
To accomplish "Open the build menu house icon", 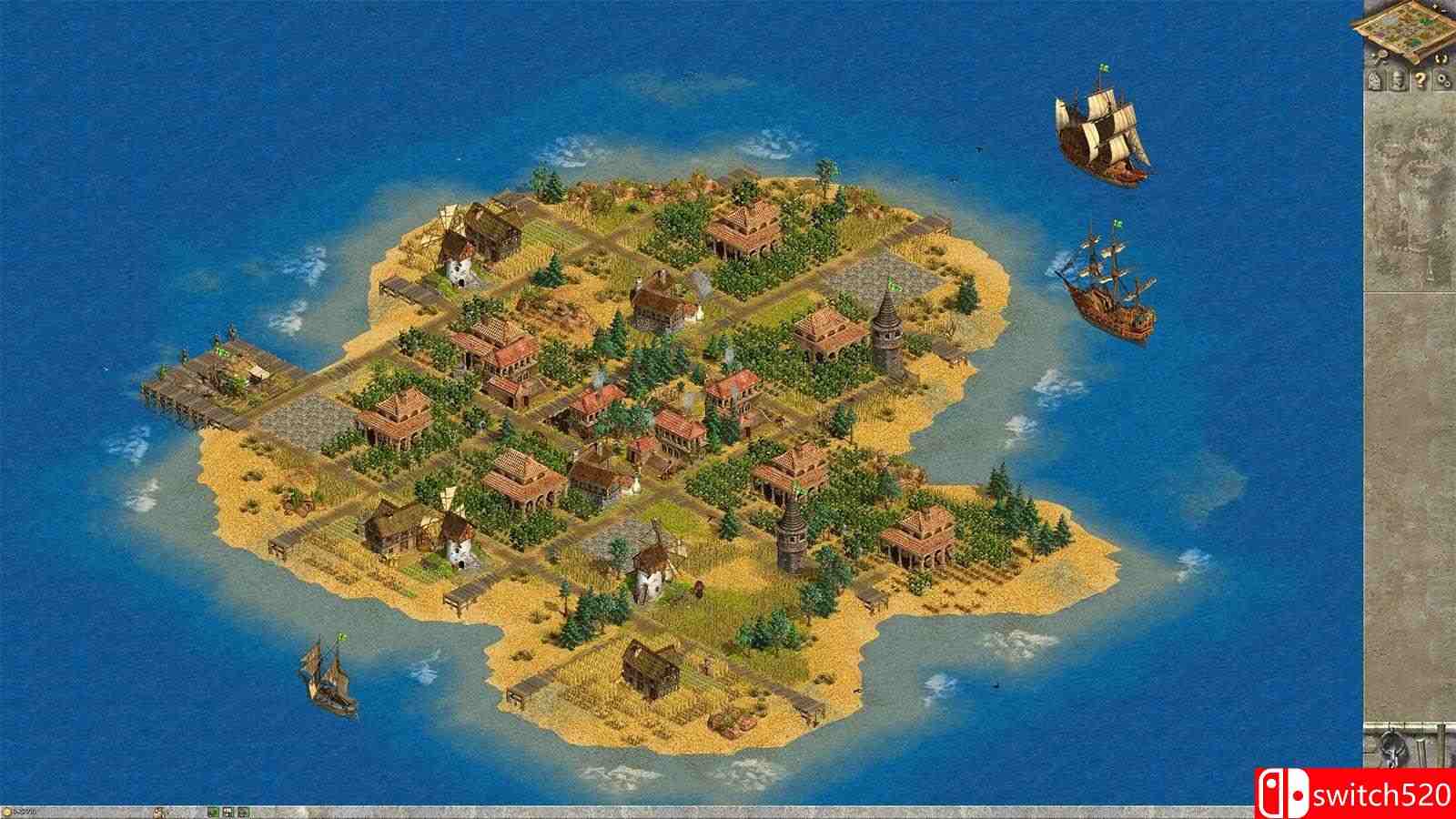I will (1374, 79).
